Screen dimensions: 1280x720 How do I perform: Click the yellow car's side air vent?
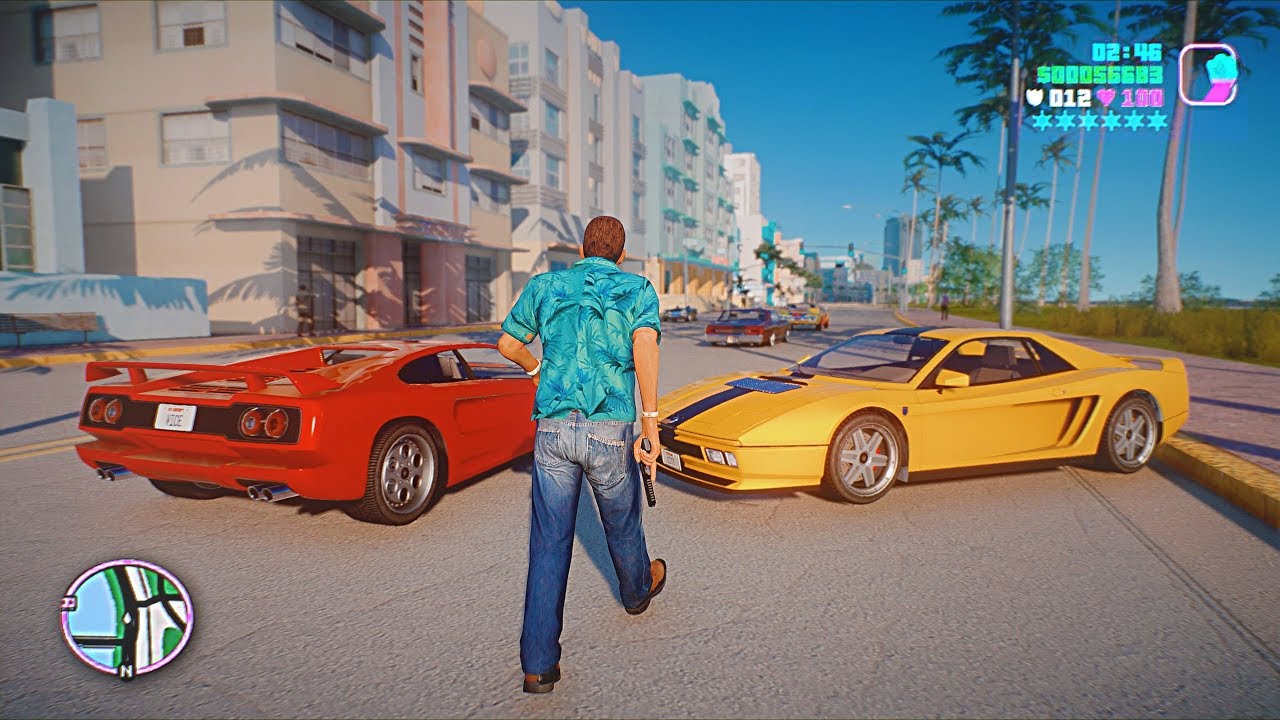pyautogui.click(x=1080, y=420)
